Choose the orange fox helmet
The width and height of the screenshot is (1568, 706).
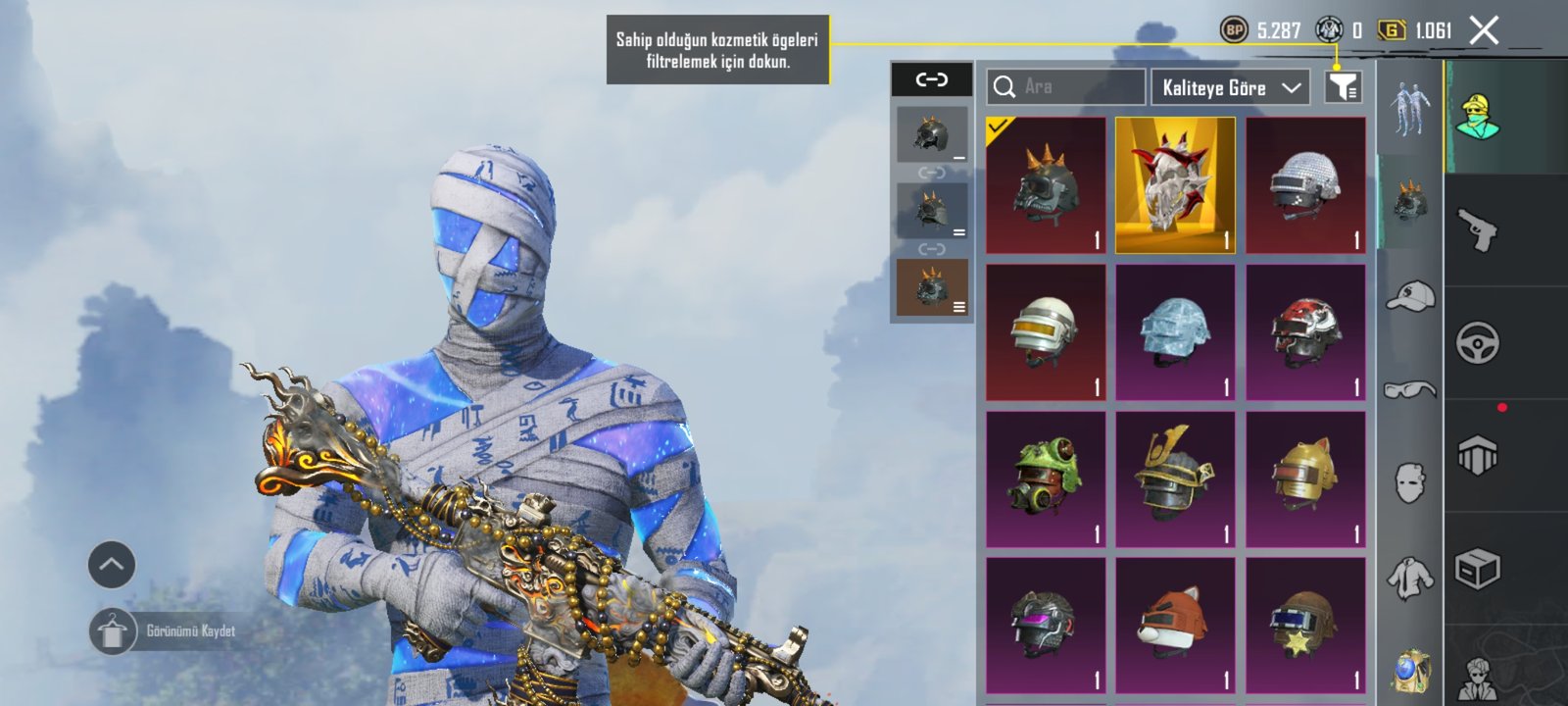(x=1175, y=626)
